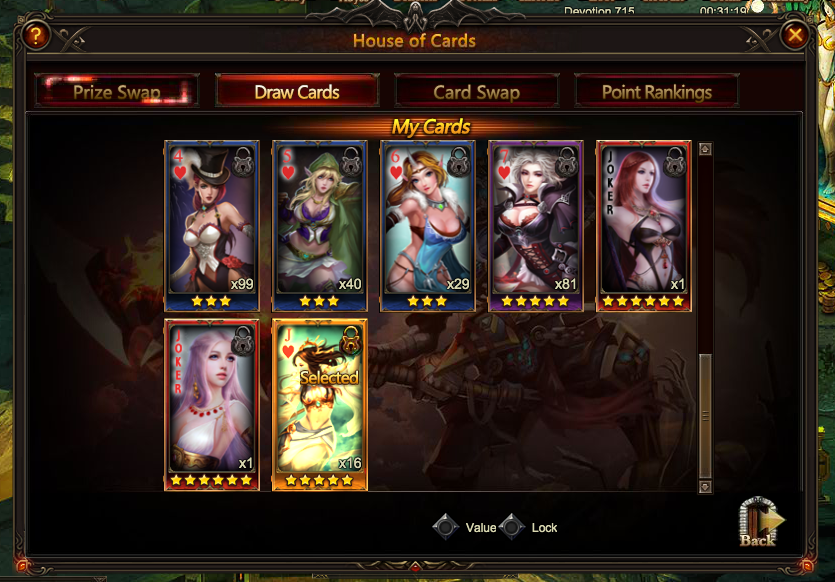Choose the 5 of hearts elf card
The width and height of the screenshot is (835, 582).
point(320,225)
